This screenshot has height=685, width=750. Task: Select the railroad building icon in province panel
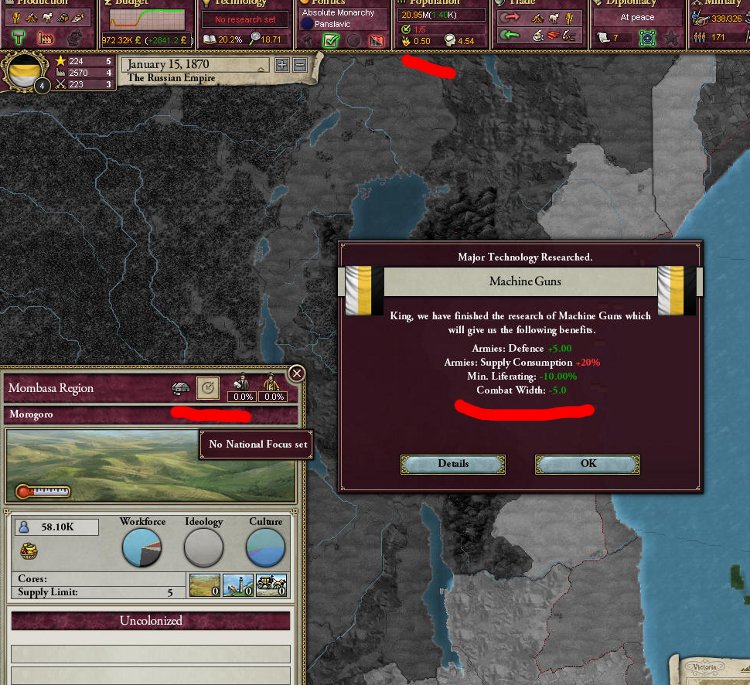(x=271, y=585)
